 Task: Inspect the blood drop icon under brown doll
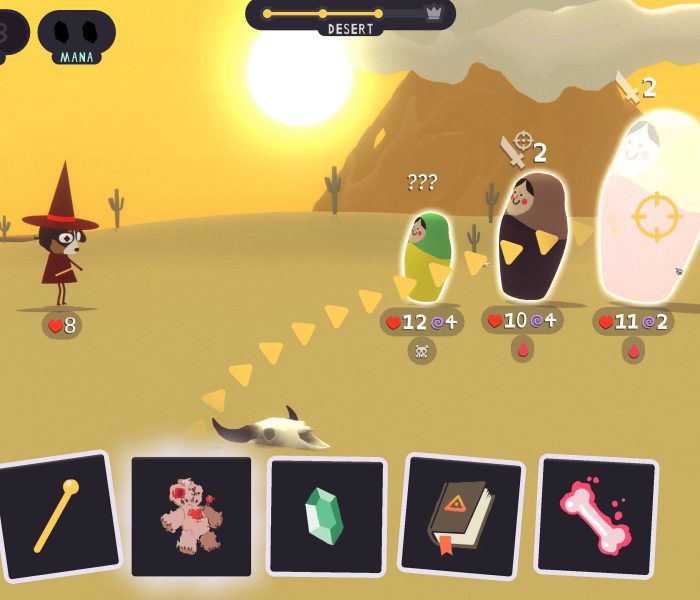(522, 349)
